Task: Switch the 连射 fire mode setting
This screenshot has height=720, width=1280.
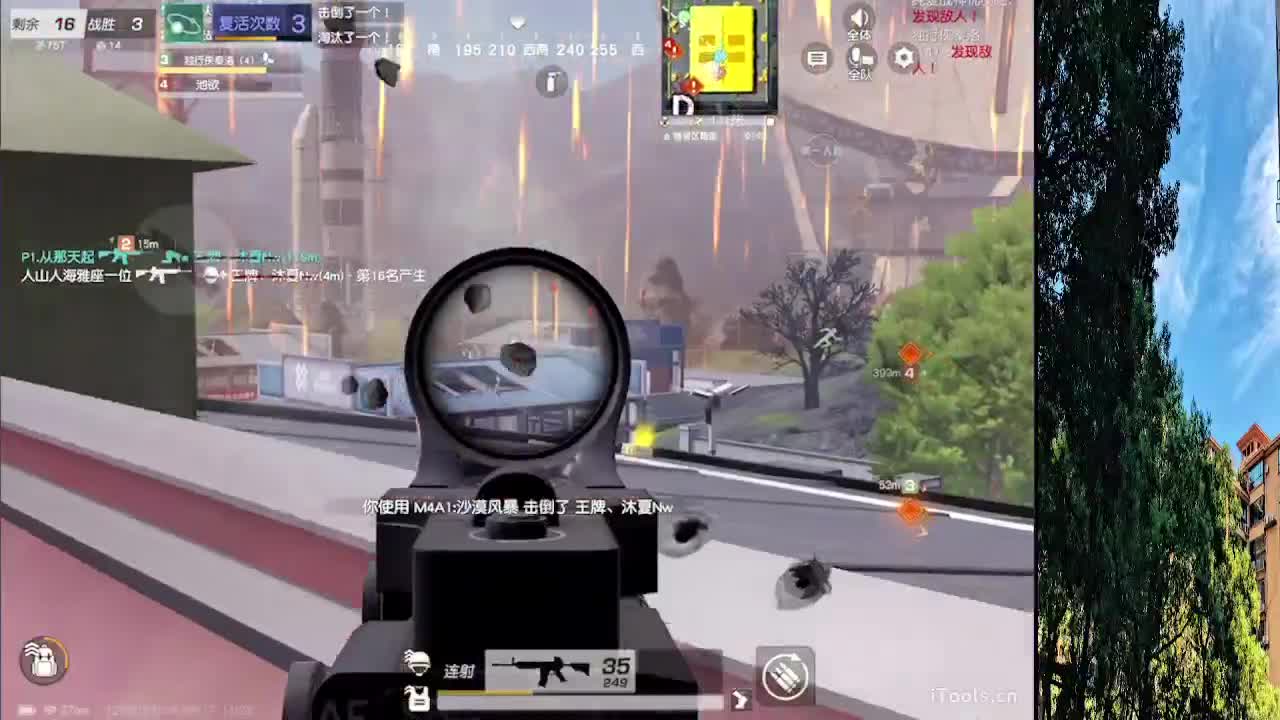Action: 461,670
